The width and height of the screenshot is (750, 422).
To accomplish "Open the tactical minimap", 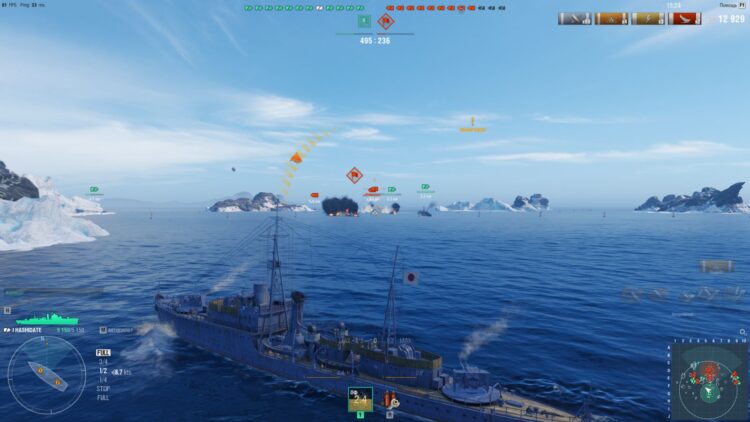I will (x=708, y=383).
